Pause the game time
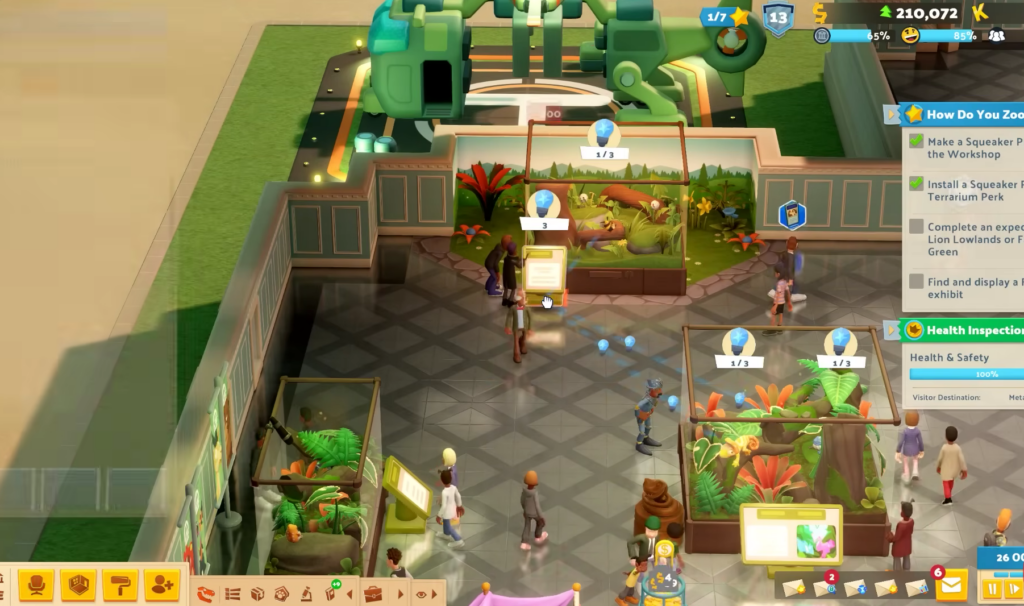This screenshot has width=1024, height=606. (992, 588)
